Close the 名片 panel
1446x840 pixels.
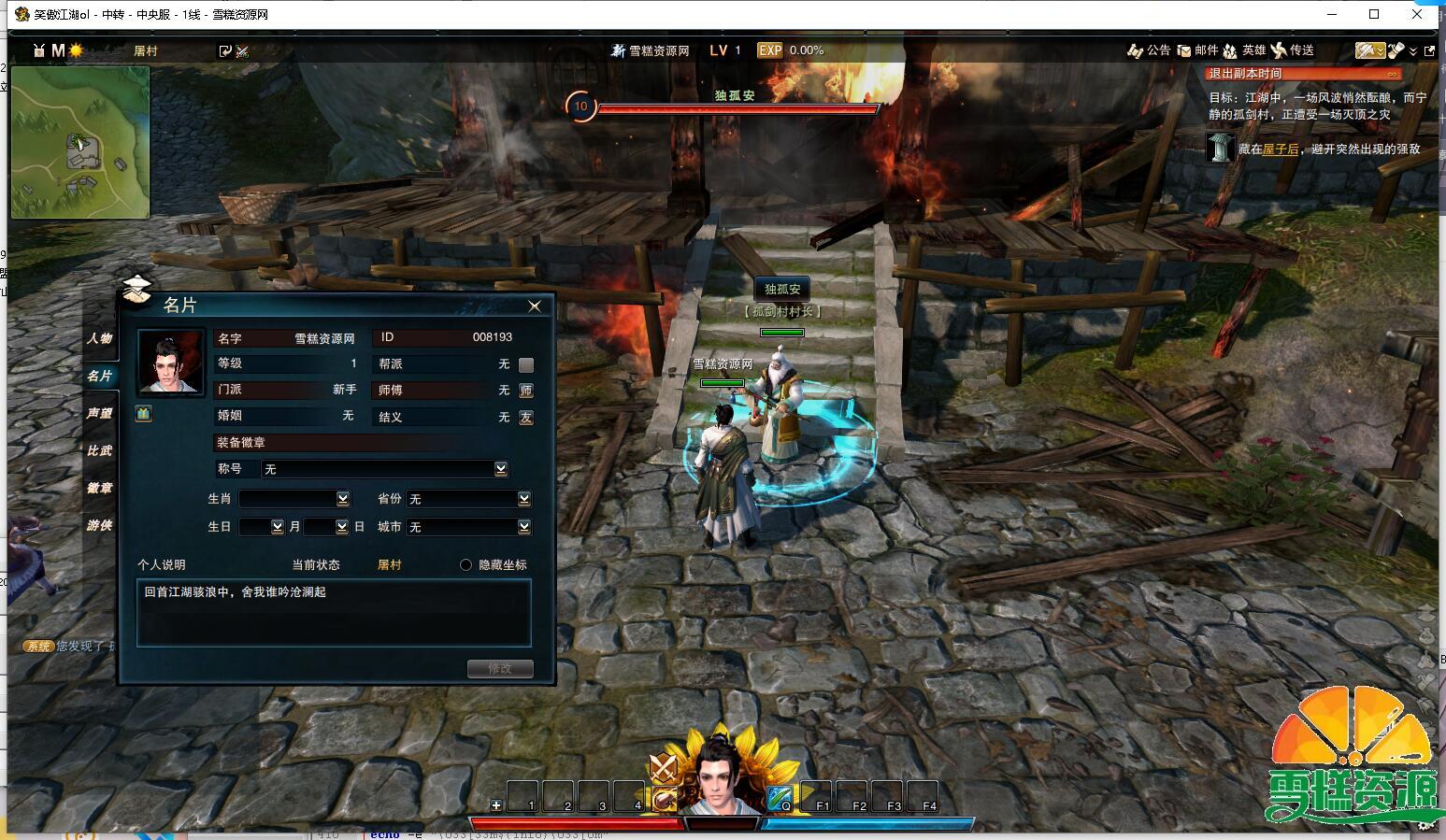(535, 306)
